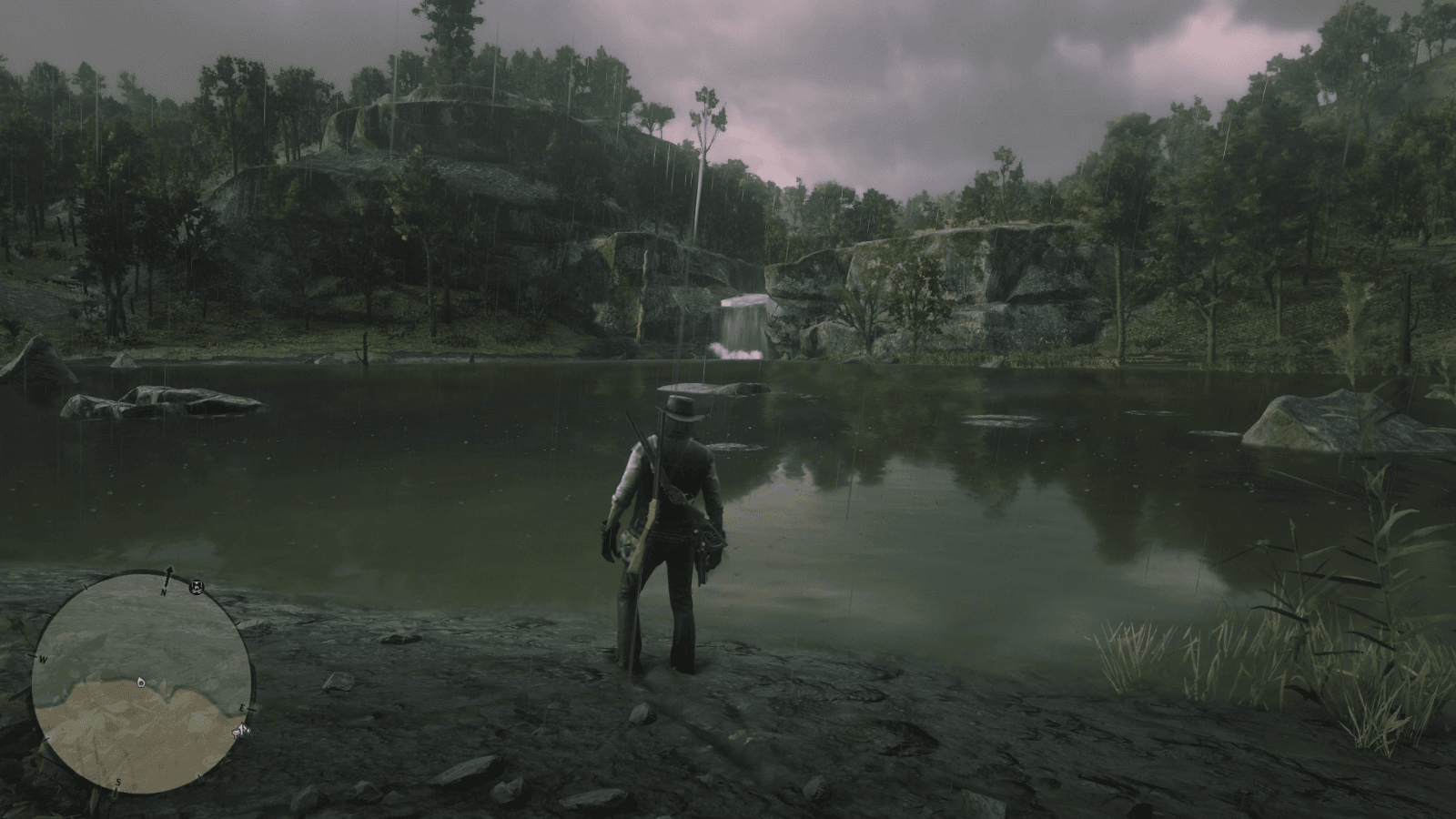1456x819 pixels.
Task: Click the E compass marker on the minimap
Action: tap(243, 708)
